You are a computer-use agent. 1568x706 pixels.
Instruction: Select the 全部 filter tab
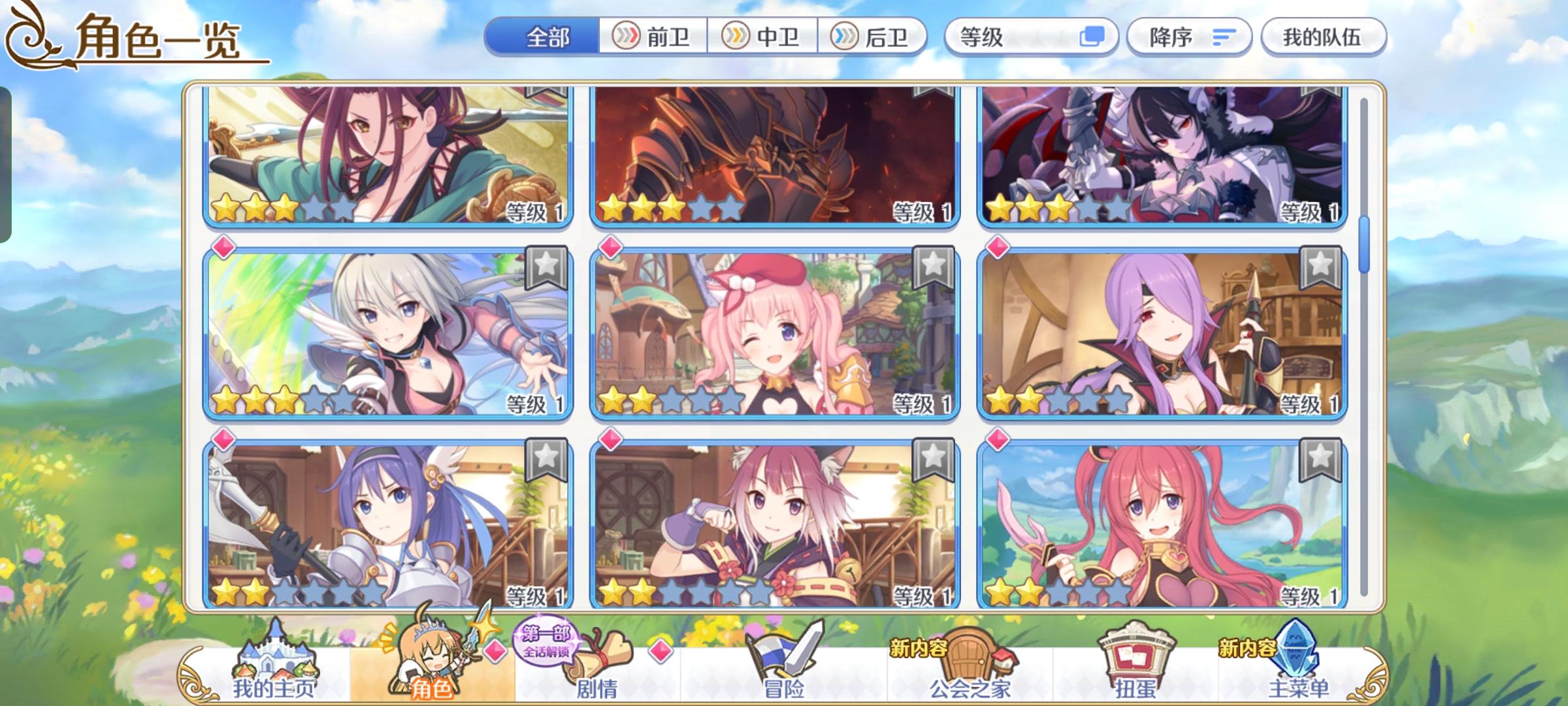(x=546, y=37)
